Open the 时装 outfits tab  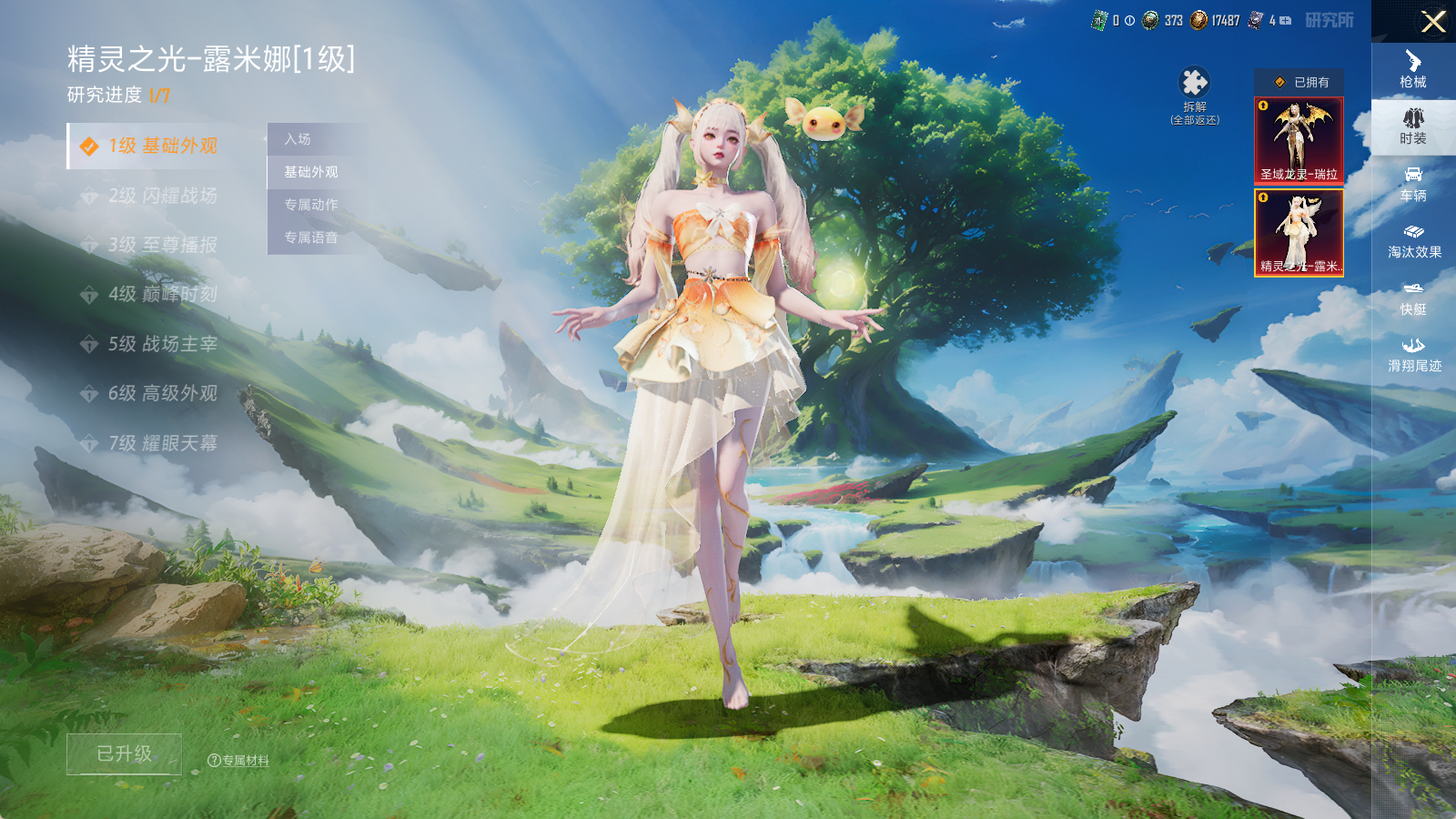[x=1413, y=126]
